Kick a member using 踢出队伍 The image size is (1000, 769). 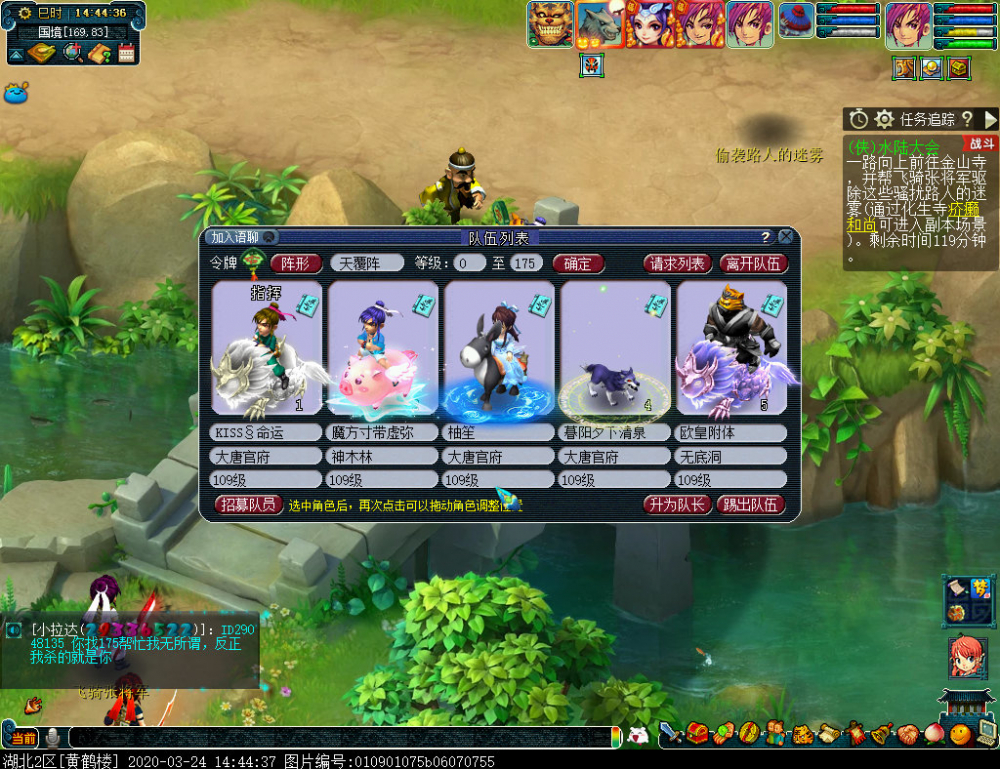point(751,505)
